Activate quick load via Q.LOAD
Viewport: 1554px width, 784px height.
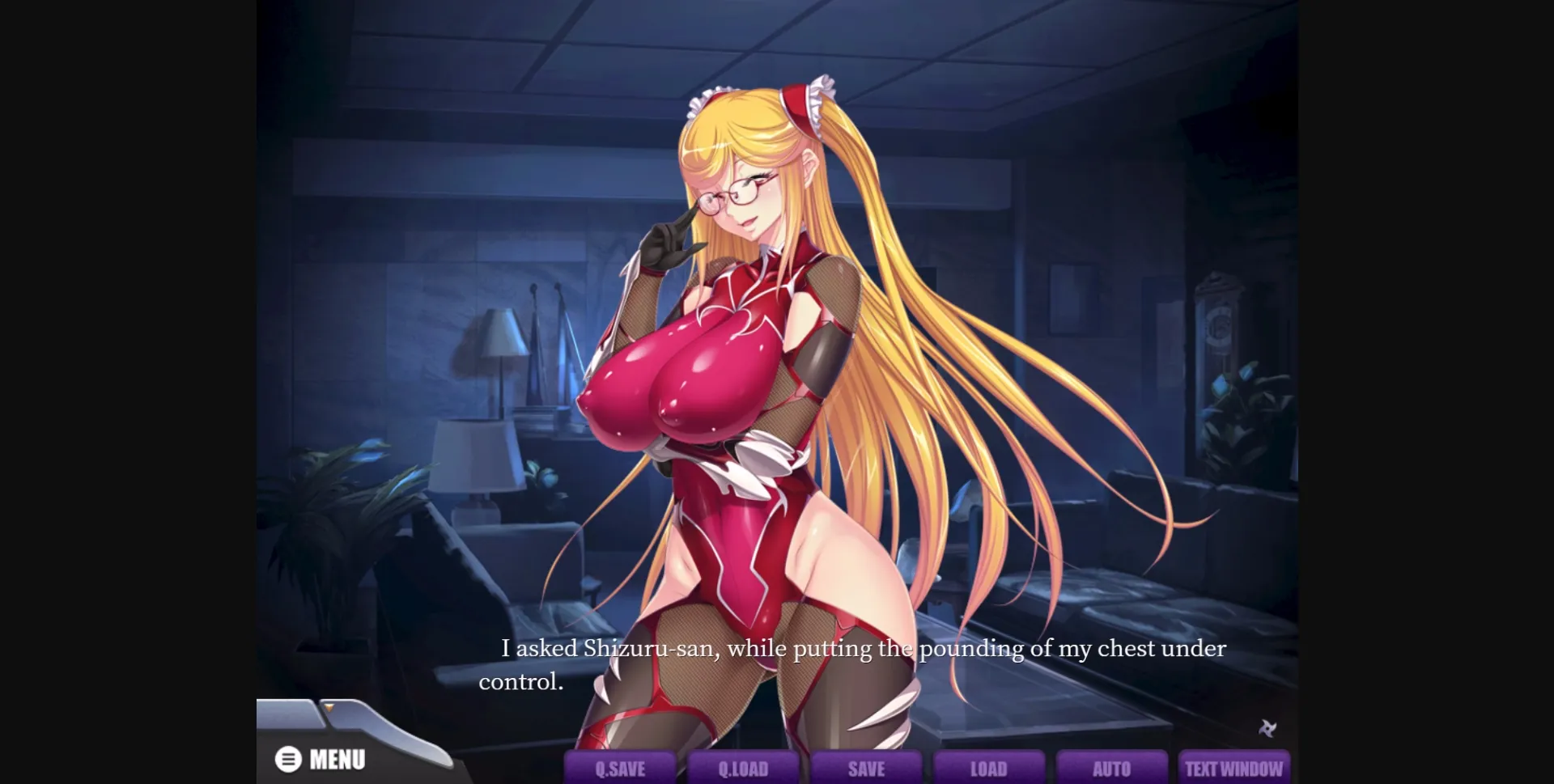click(742, 769)
